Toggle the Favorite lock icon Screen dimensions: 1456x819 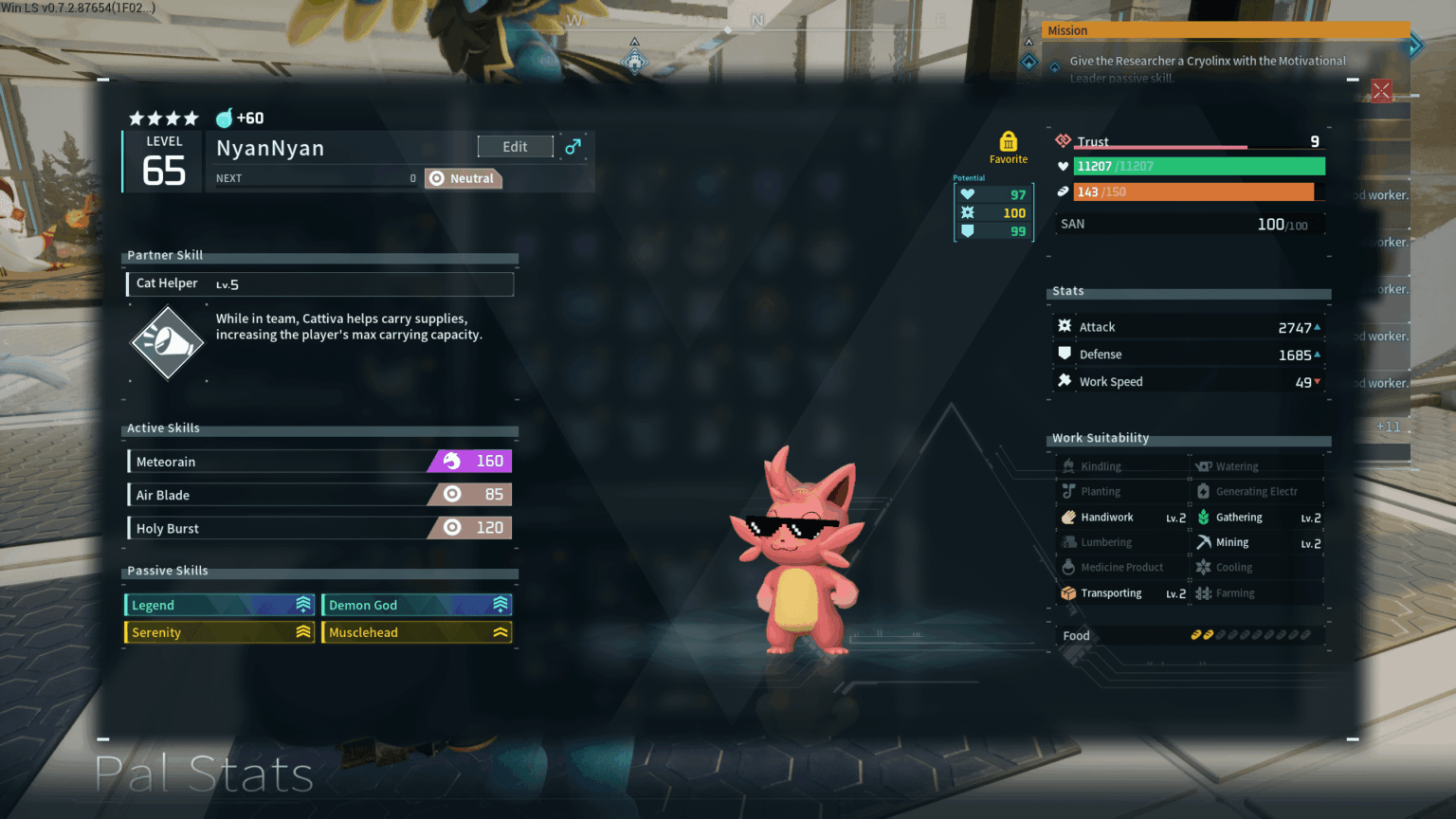(x=1008, y=142)
